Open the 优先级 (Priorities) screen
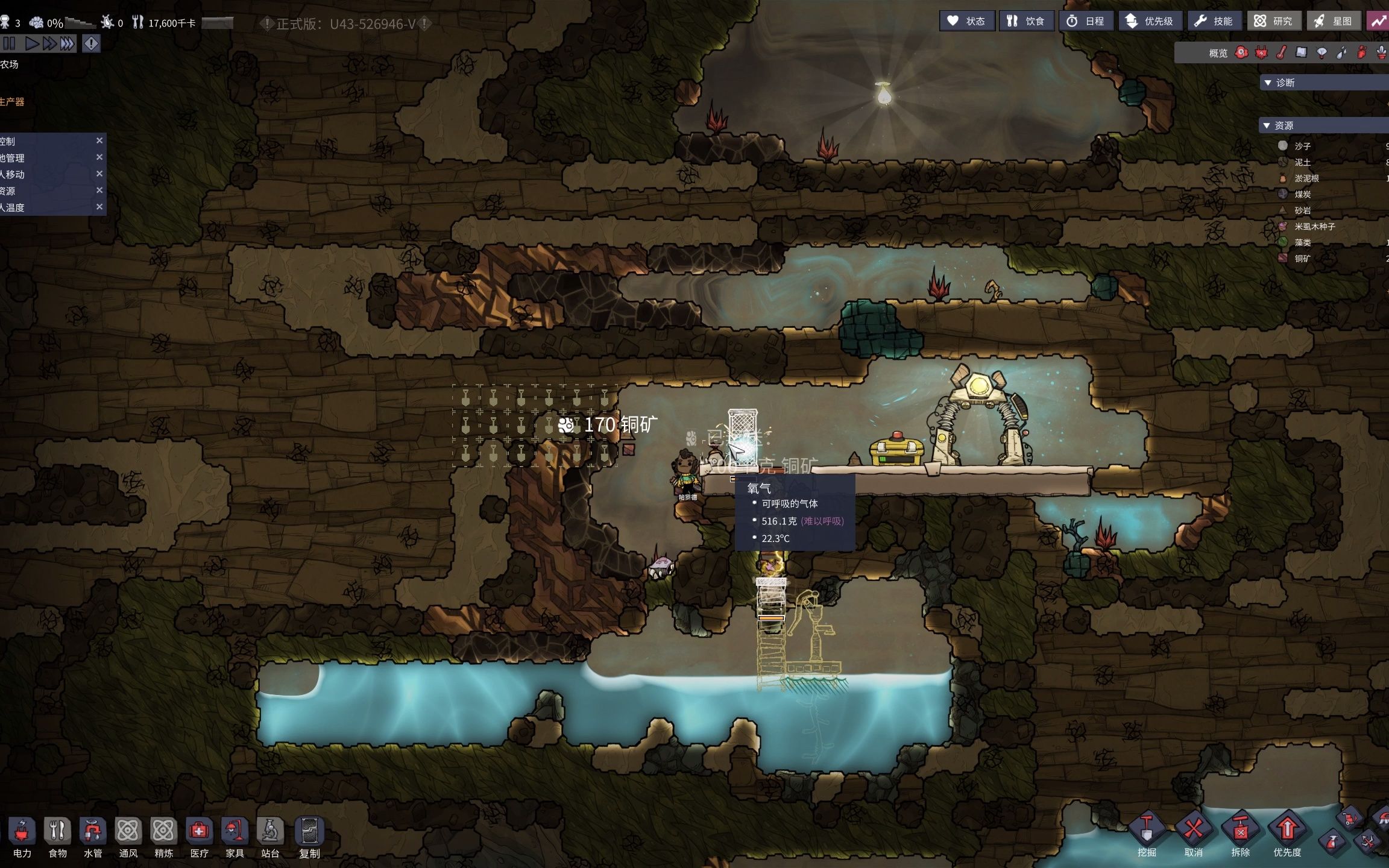Viewport: 1389px width, 868px height. click(1150, 21)
